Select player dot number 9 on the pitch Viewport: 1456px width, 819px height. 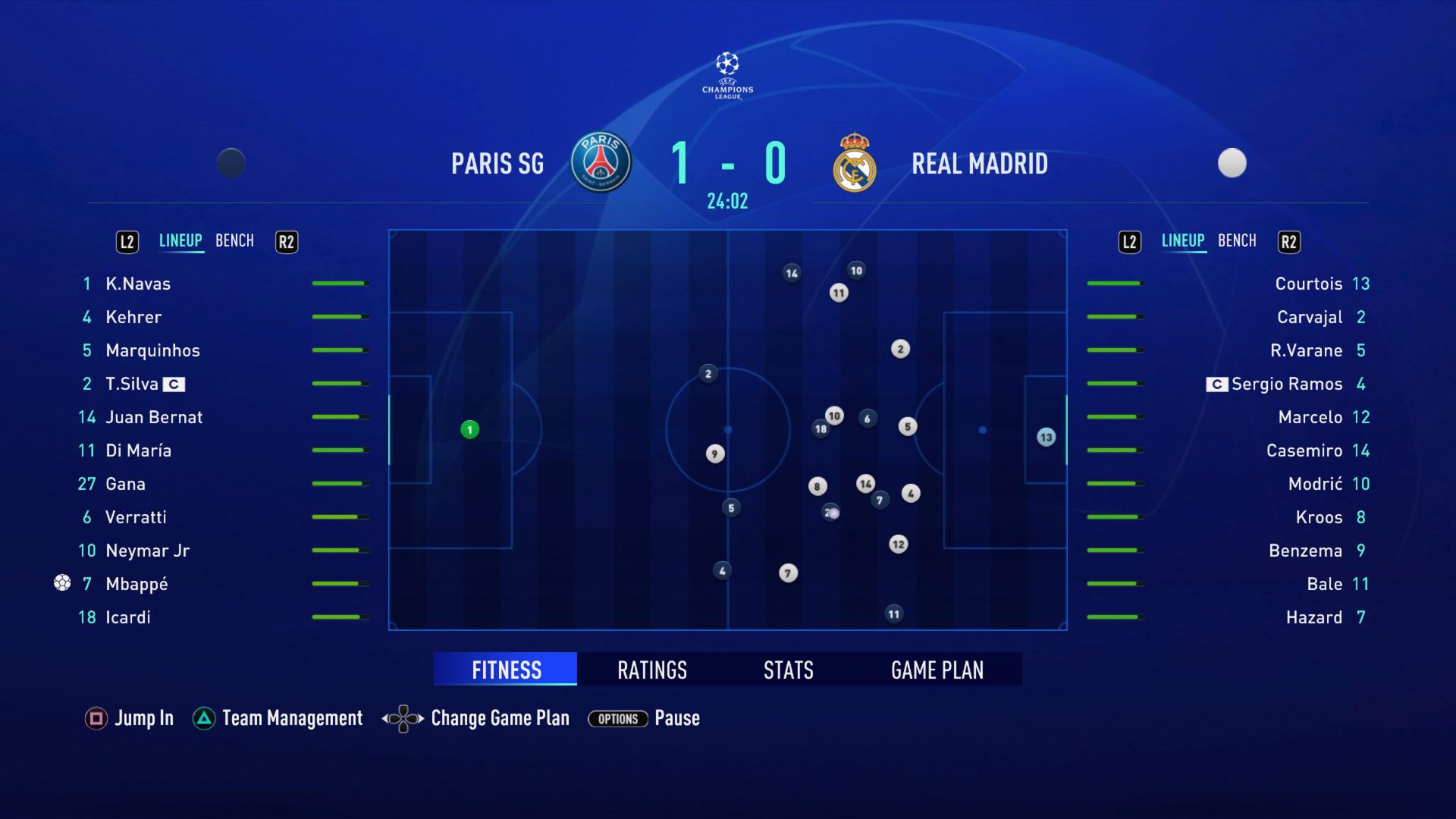714,453
